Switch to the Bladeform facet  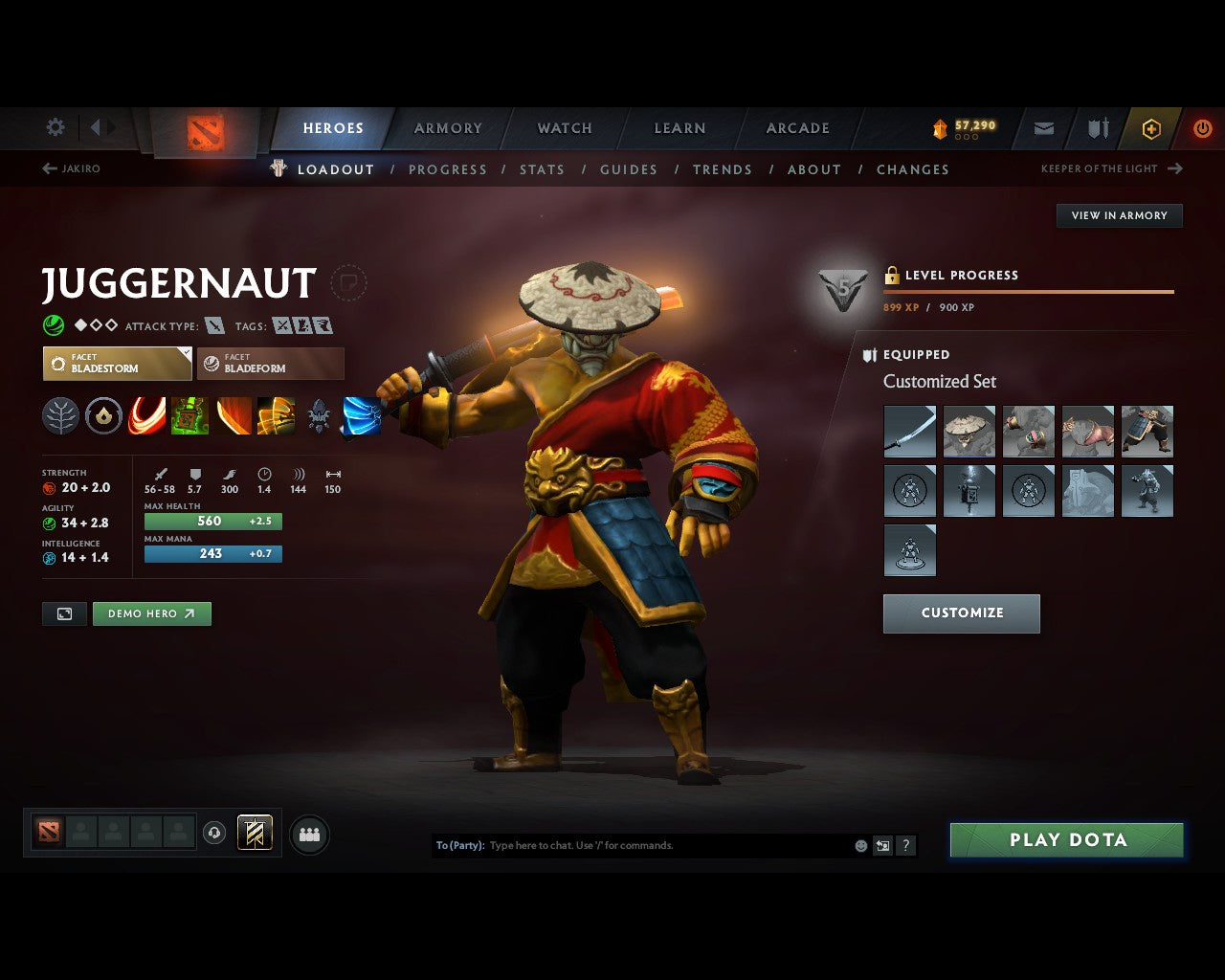click(271, 364)
